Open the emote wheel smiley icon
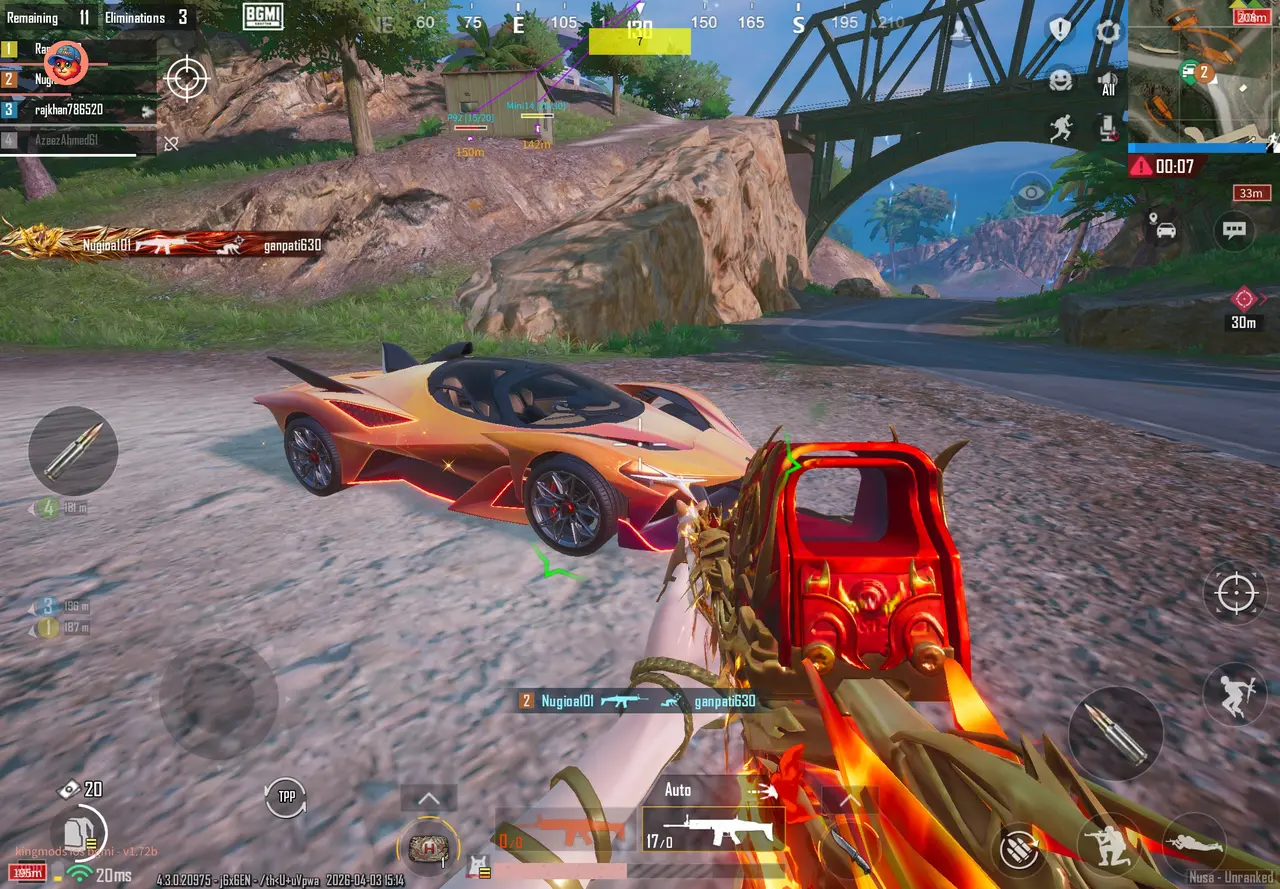Image resolution: width=1280 pixels, height=889 pixels. coord(1060,80)
